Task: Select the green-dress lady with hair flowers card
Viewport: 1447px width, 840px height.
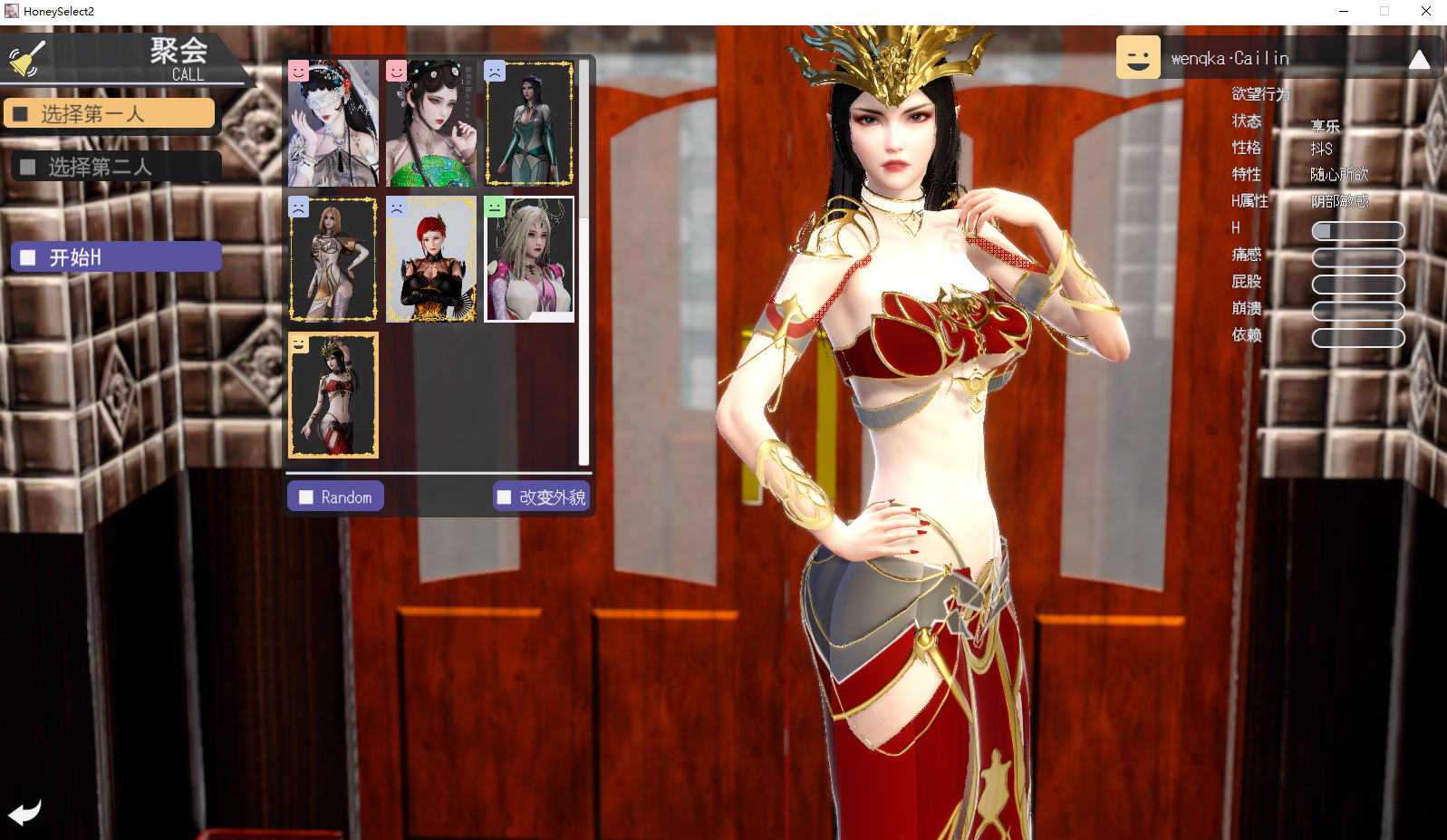Action: tap(431, 124)
